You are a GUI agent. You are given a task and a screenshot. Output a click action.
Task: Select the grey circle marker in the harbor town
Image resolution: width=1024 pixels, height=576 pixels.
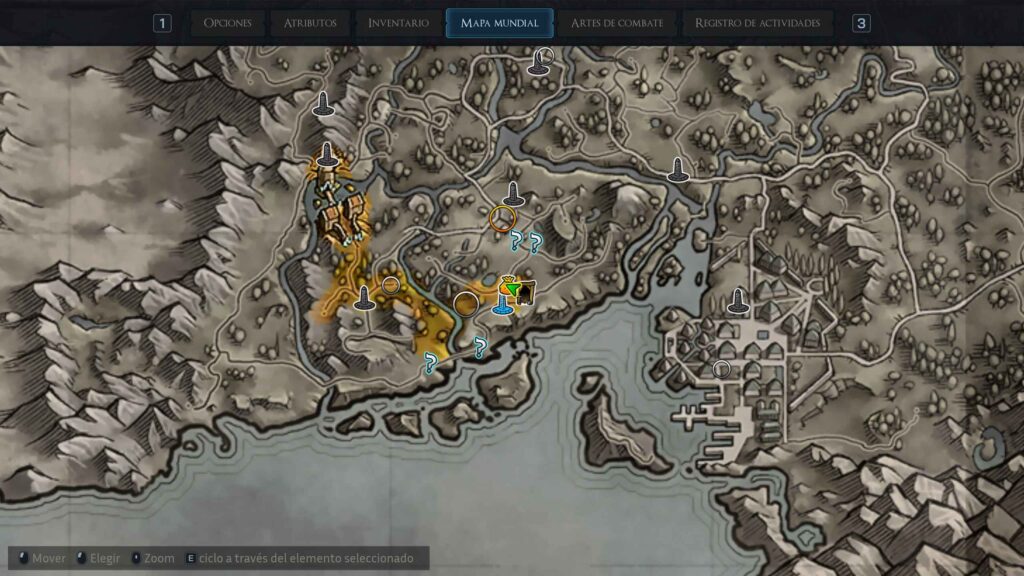tap(722, 369)
